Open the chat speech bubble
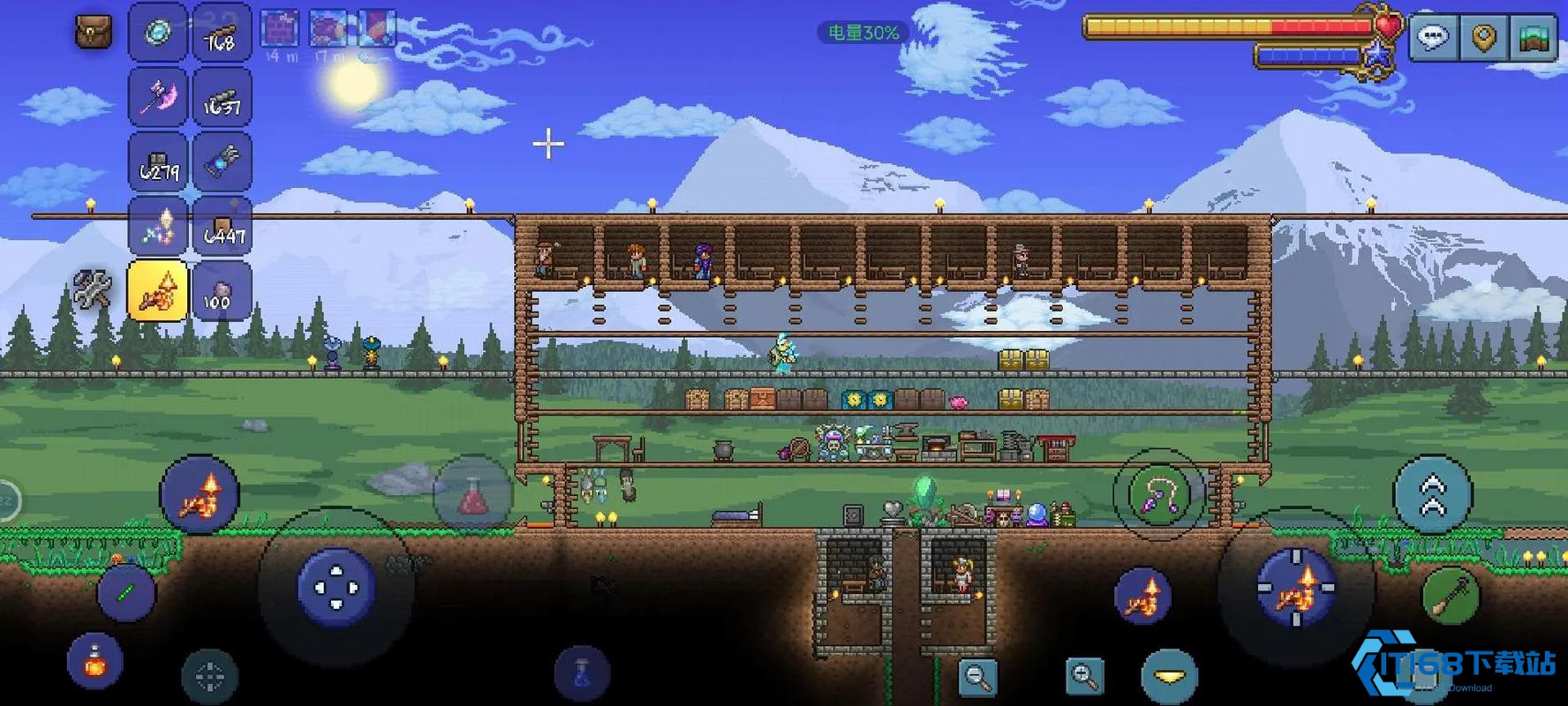The width and height of the screenshot is (1568, 706). click(1432, 37)
